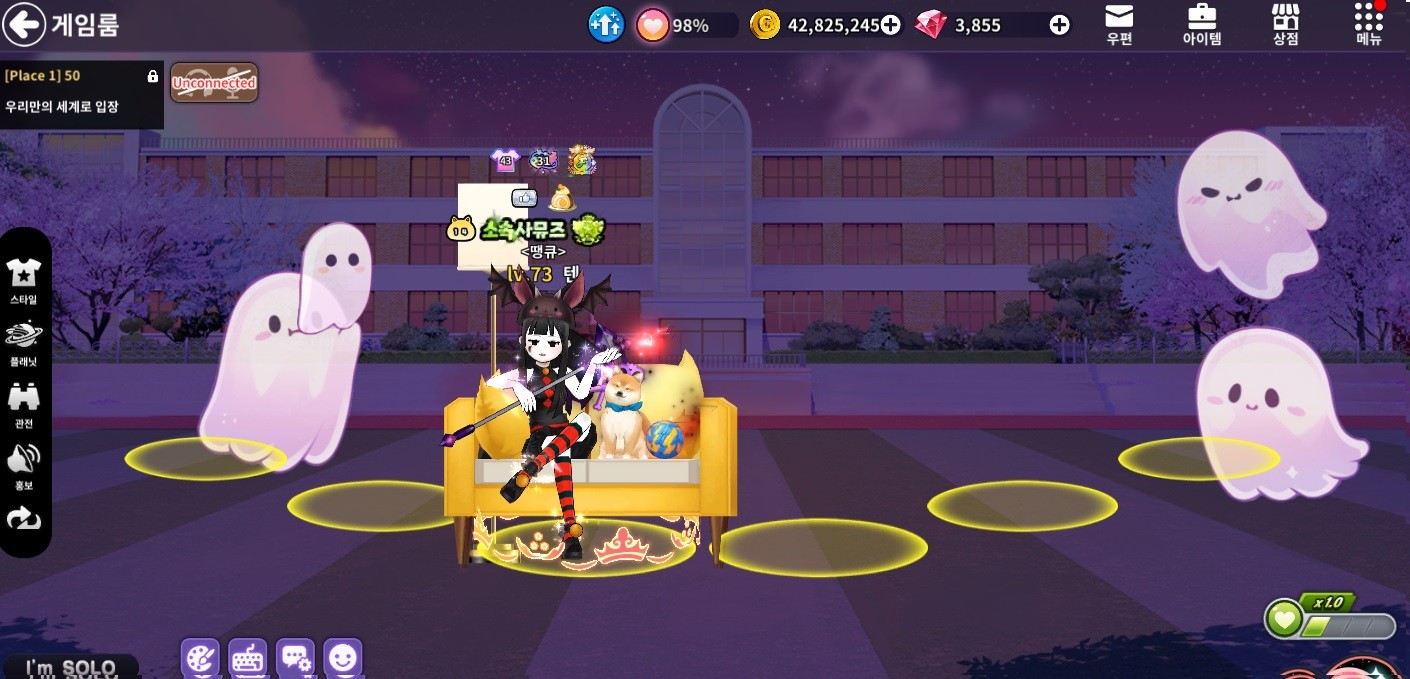Viewport: 1410px width, 679px height.
Task: Select the 관전 spectate binoculars
Action: tap(24, 404)
